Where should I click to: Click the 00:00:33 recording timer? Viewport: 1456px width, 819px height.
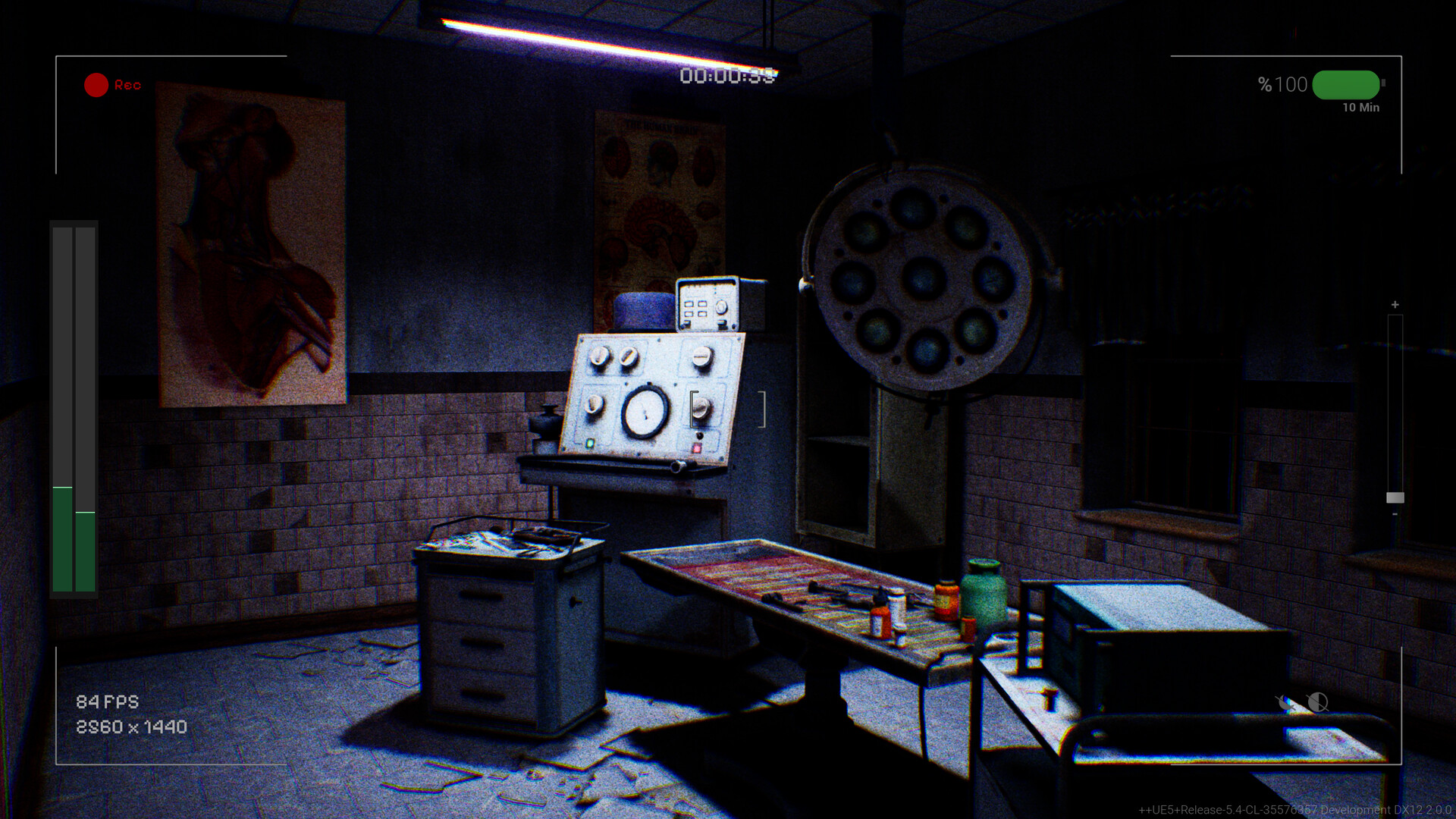tap(730, 74)
